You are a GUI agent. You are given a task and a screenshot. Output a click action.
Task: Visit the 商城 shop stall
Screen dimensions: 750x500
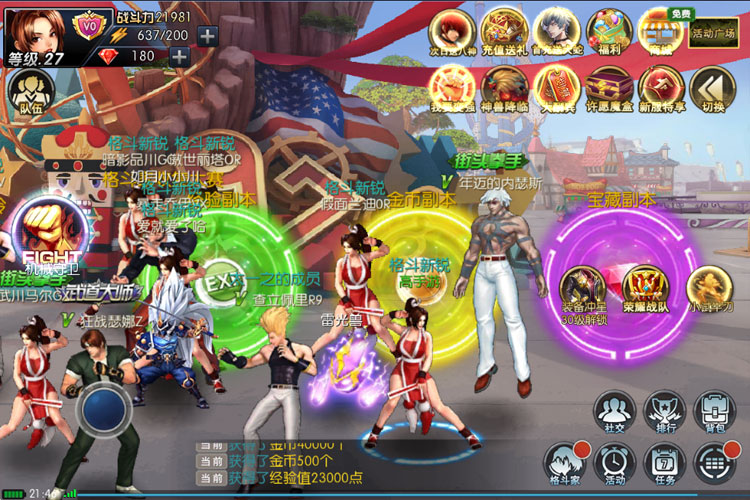pyautogui.click(x=659, y=30)
